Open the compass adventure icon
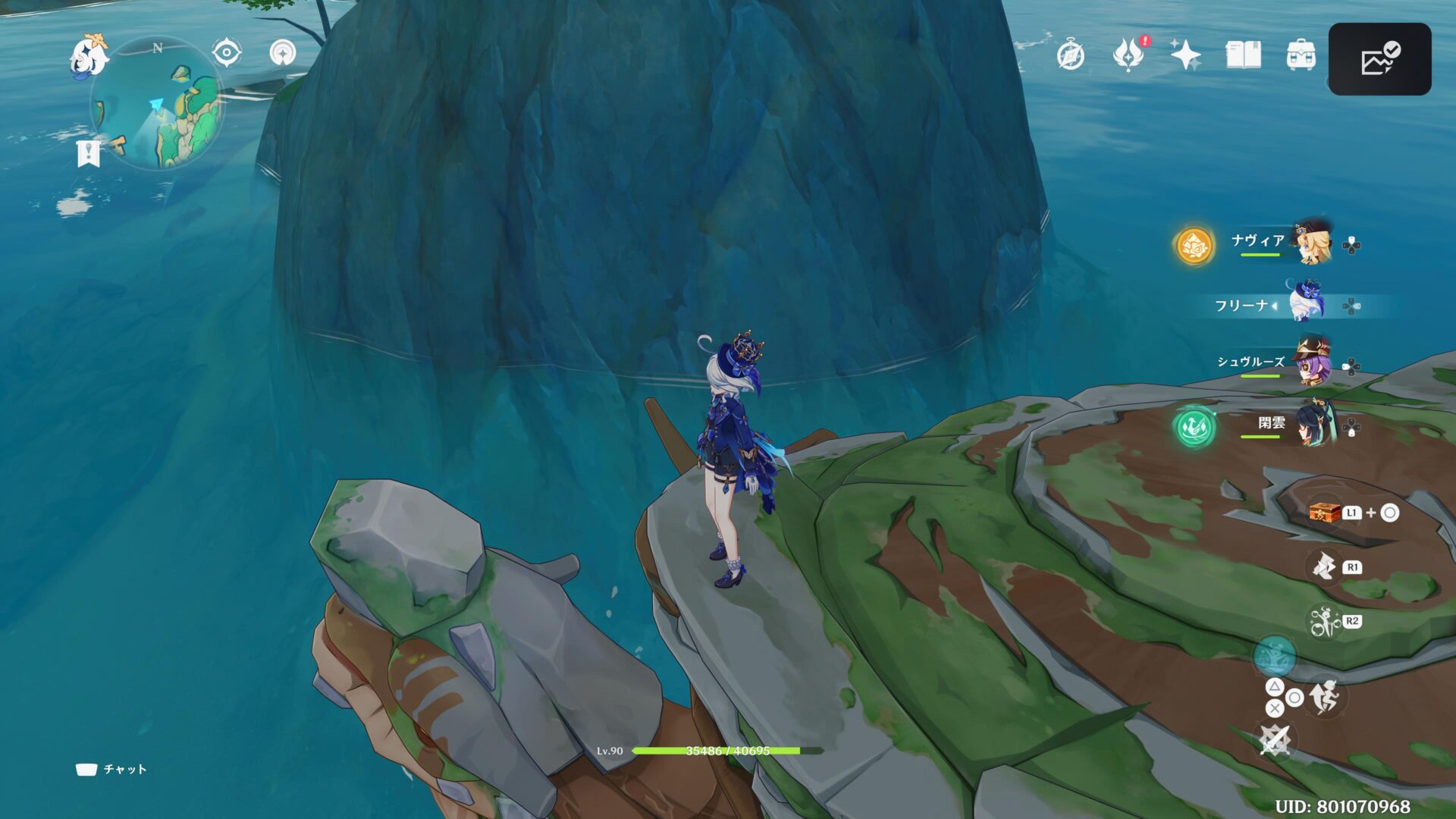 (x=1070, y=55)
